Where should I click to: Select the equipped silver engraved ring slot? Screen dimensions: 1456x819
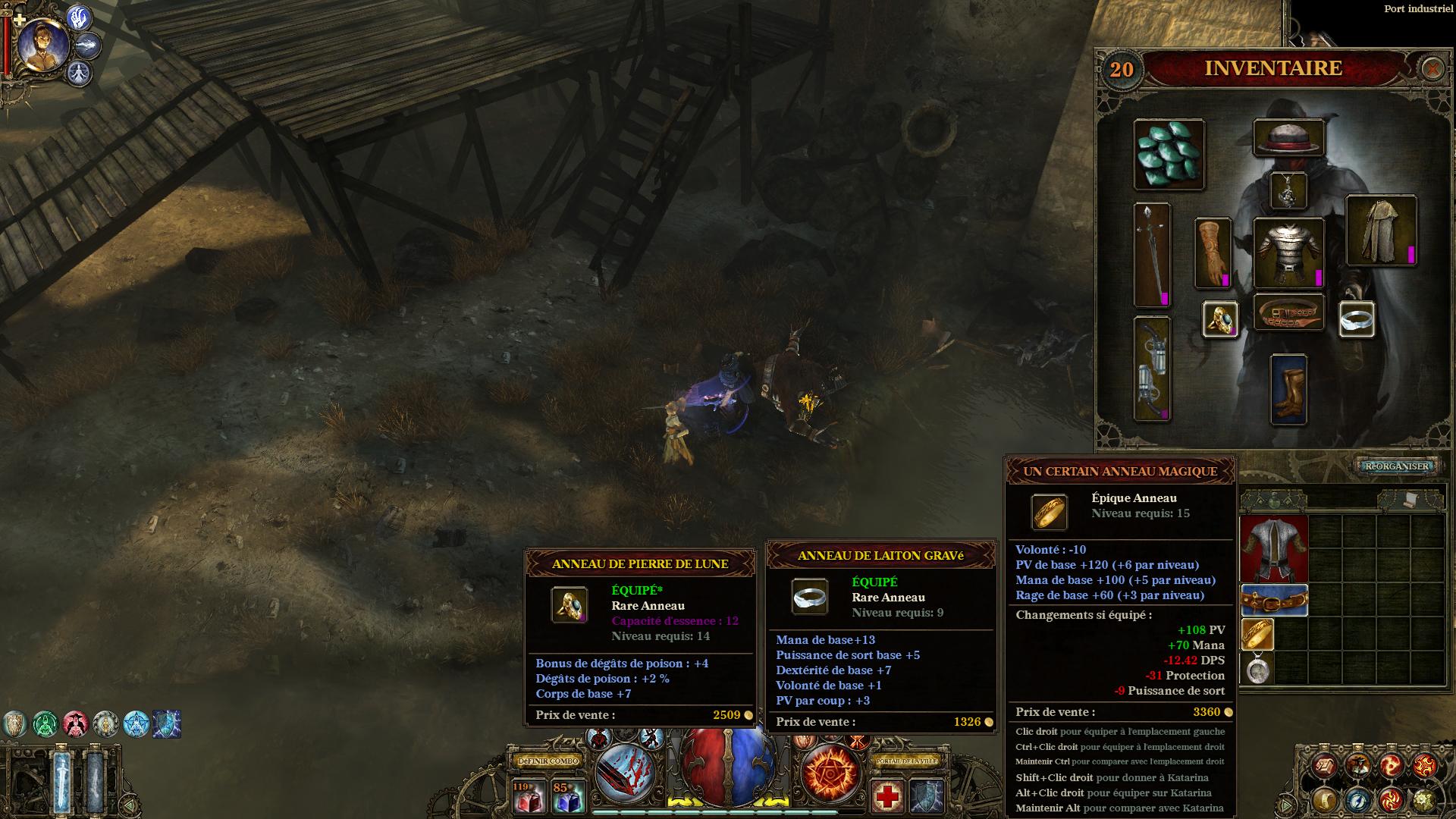(1357, 318)
